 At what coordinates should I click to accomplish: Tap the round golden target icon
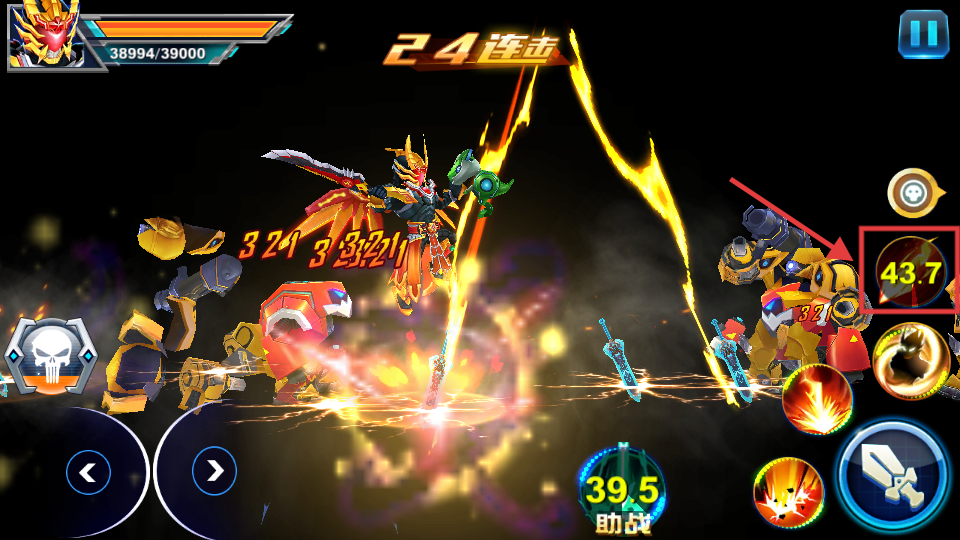tap(911, 192)
